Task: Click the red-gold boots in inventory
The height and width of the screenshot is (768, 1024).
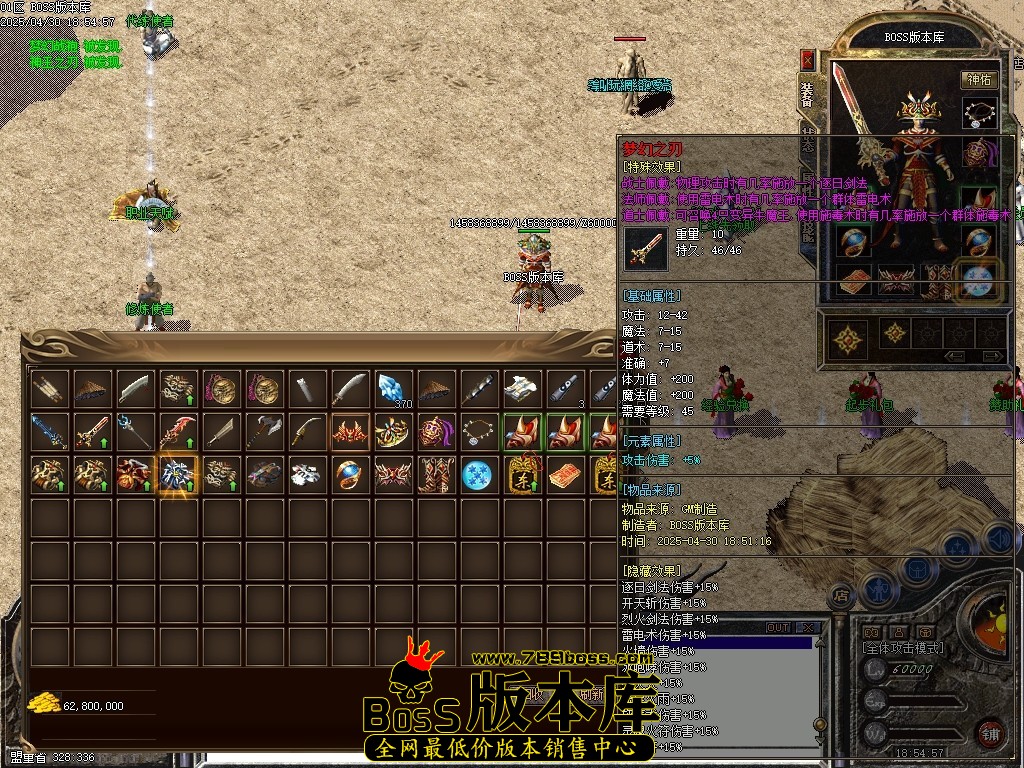Action: click(x=434, y=474)
